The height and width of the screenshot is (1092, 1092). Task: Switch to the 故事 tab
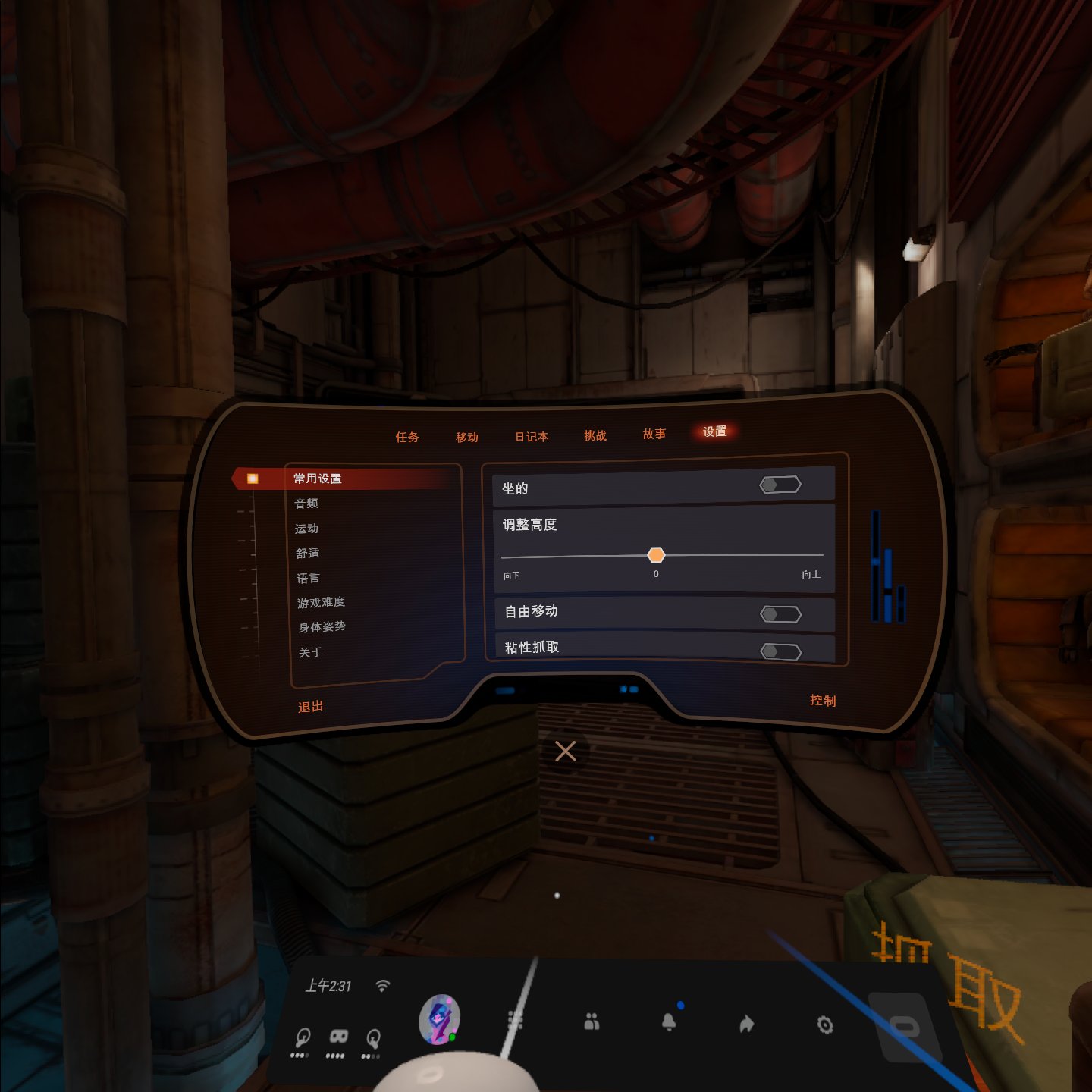pos(654,434)
